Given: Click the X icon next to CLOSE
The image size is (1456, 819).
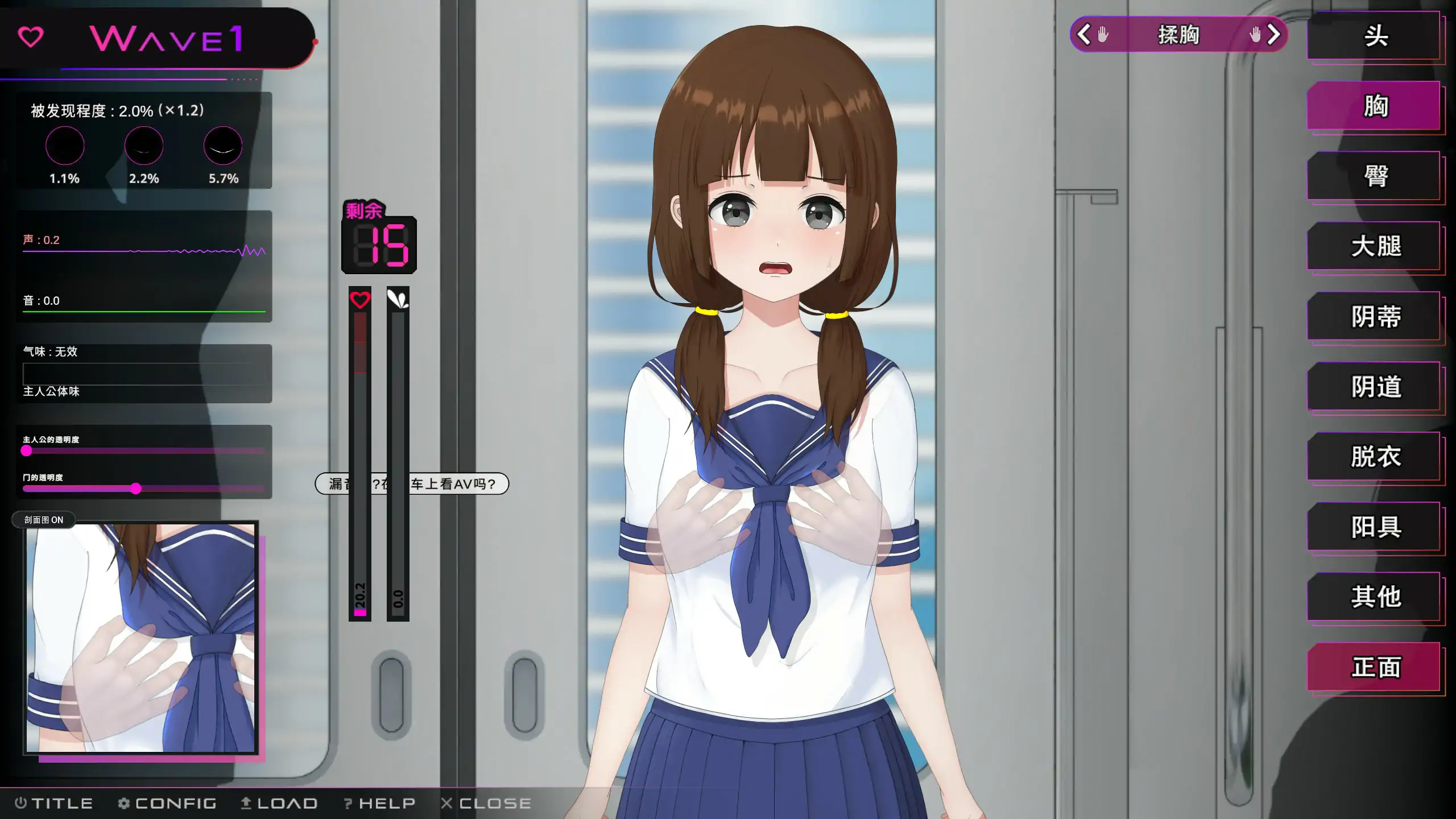Looking at the screenshot, I should [448, 803].
